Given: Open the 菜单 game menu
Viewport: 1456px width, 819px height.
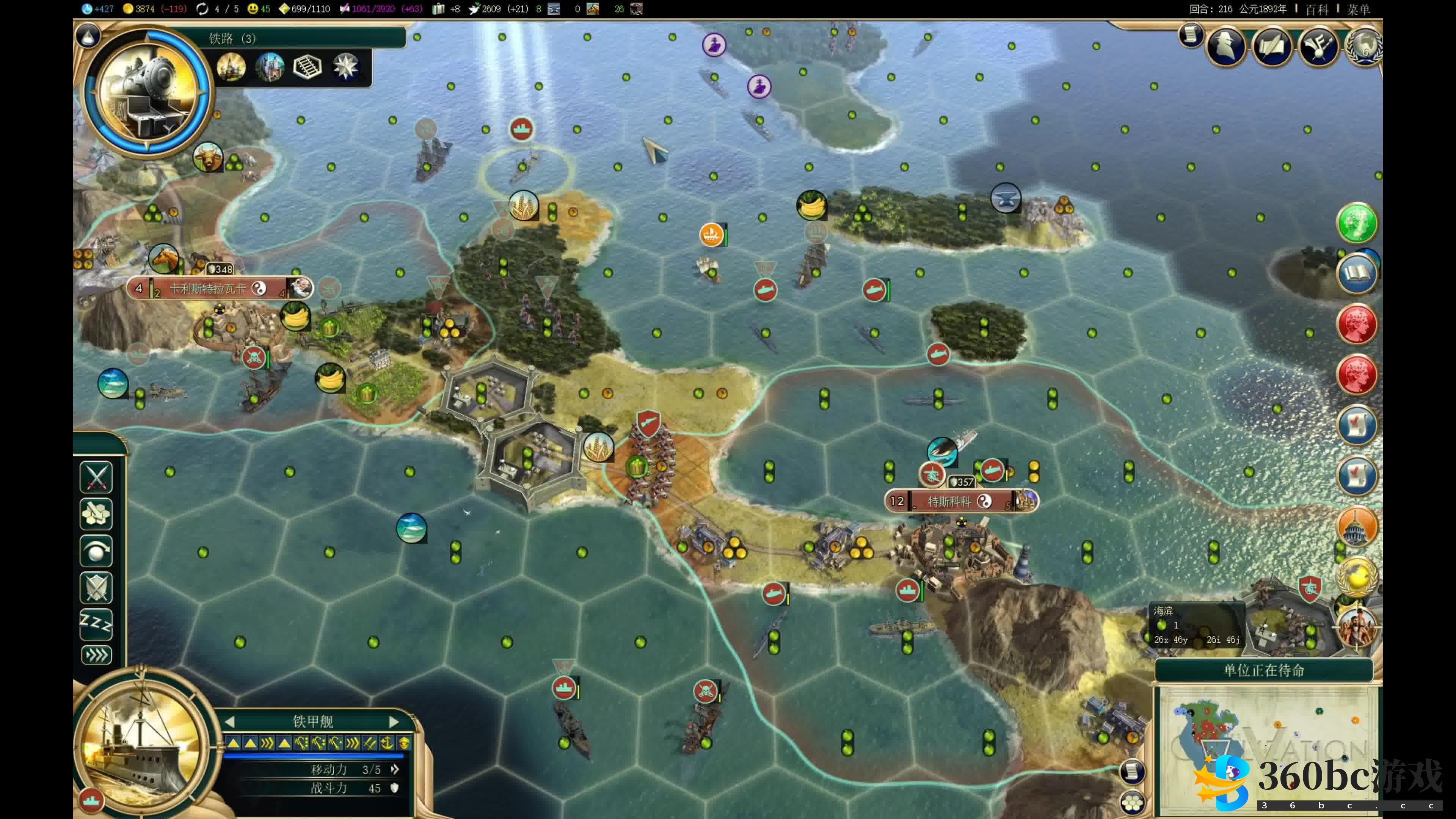Looking at the screenshot, I should 1358,9.
